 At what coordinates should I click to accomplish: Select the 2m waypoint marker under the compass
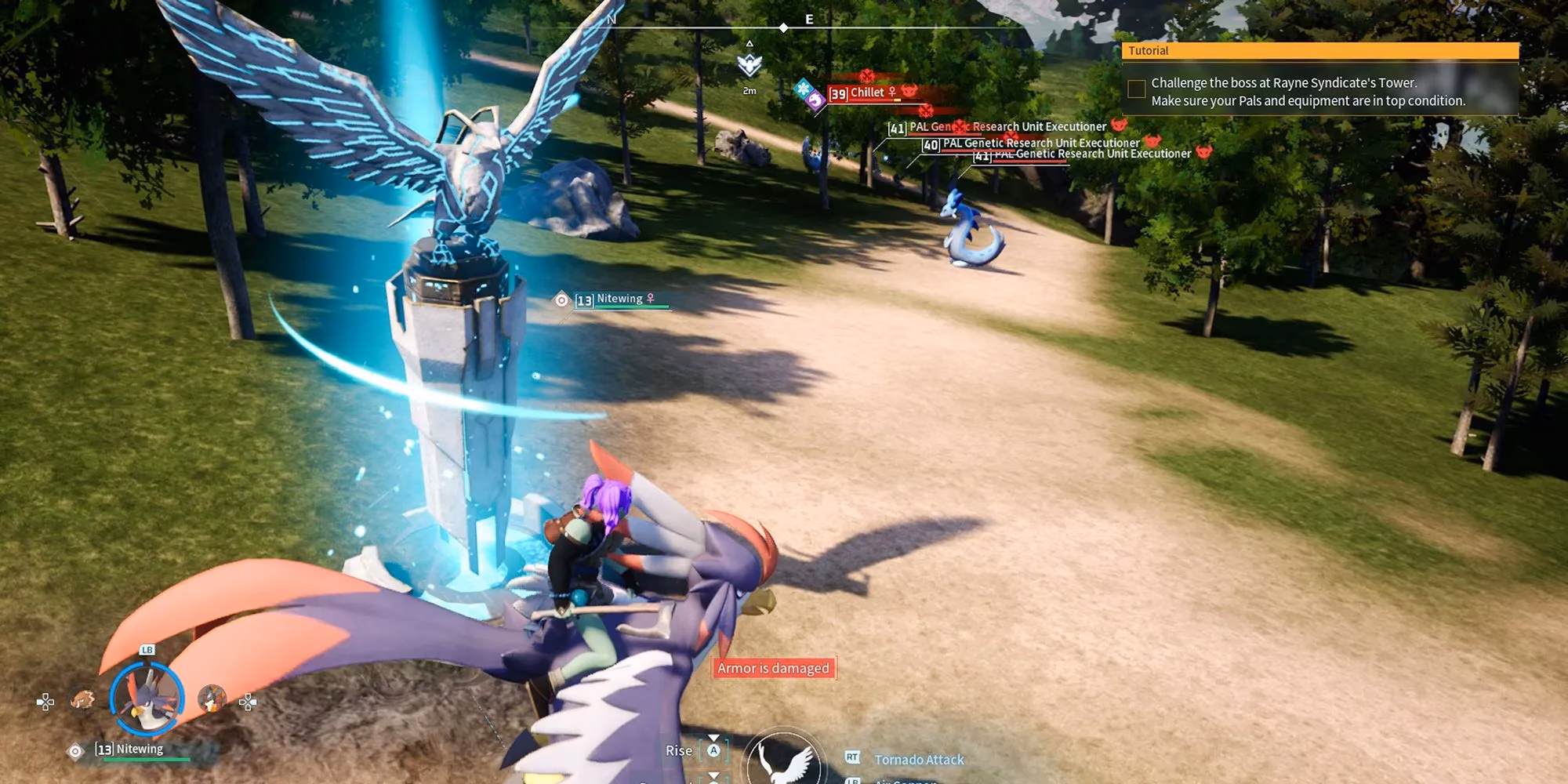tap(750, 66)
